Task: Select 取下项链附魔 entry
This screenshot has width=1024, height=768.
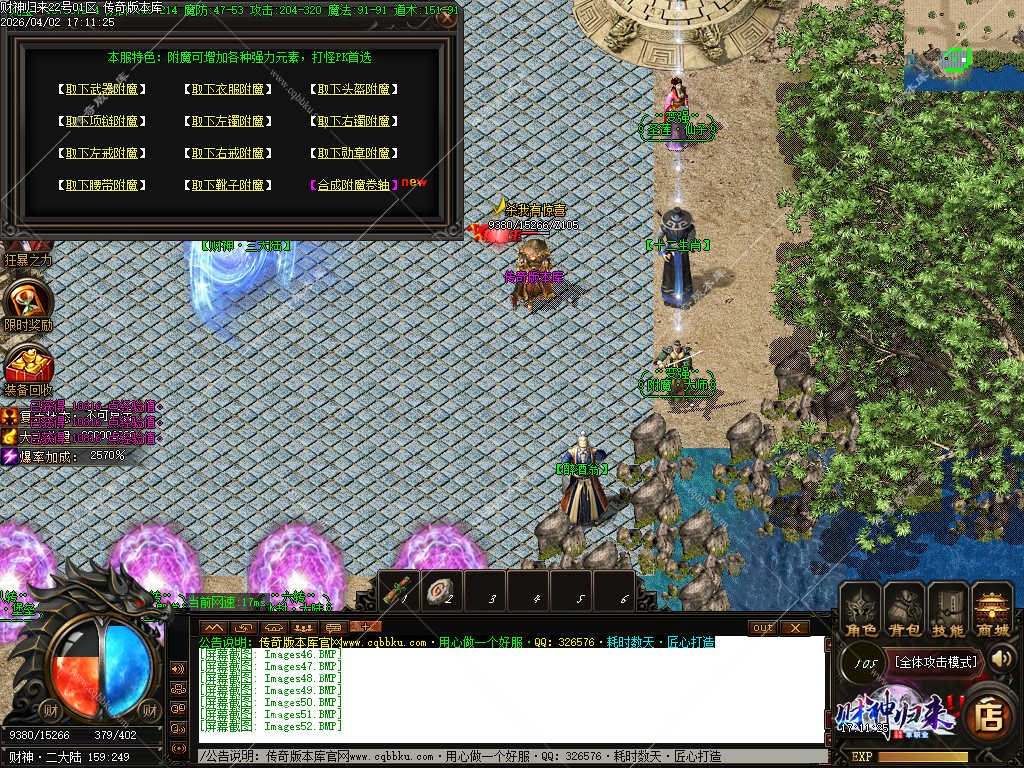Action: pos(101,121)
